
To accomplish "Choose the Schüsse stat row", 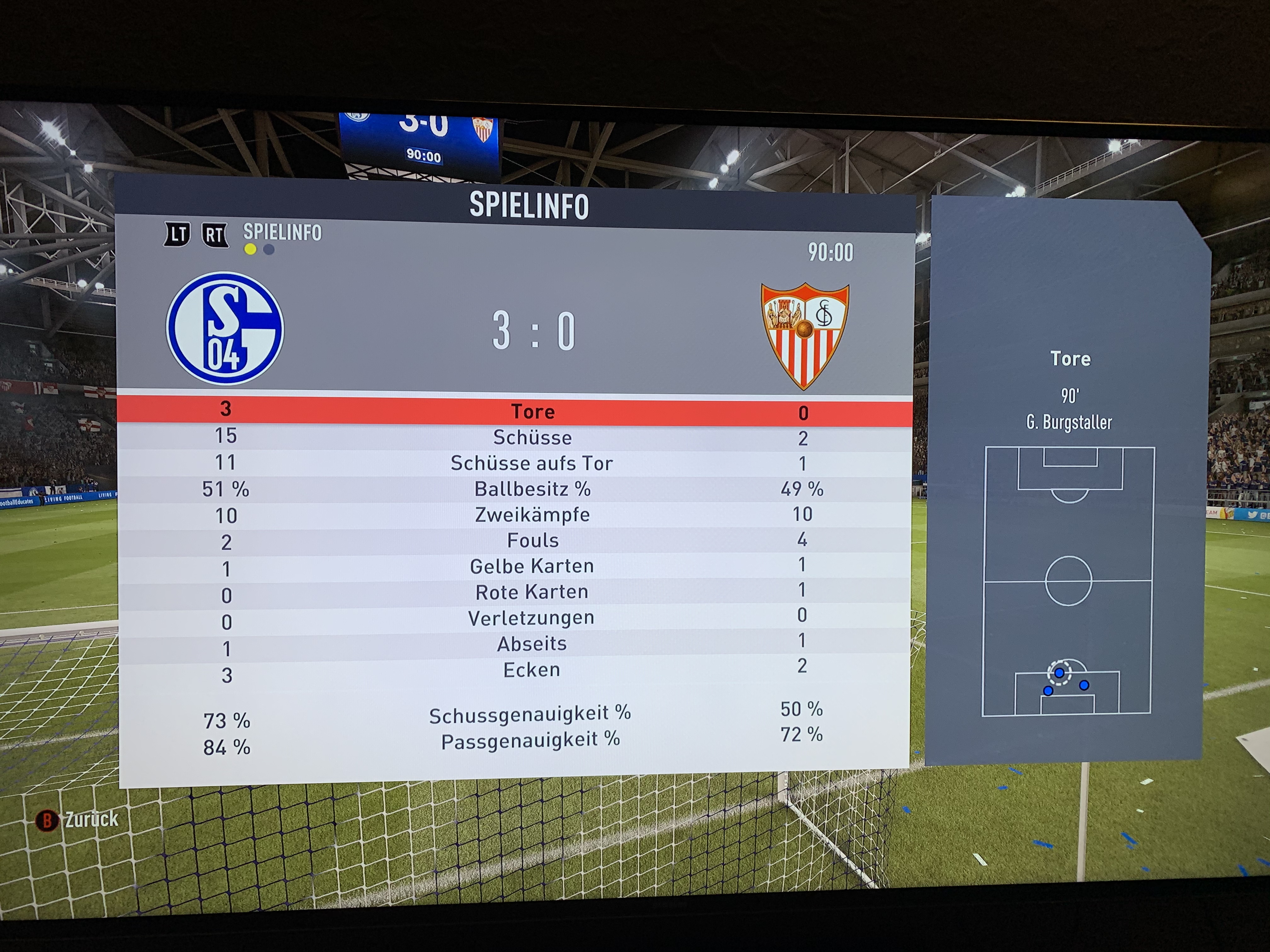I will coord(532,438).
